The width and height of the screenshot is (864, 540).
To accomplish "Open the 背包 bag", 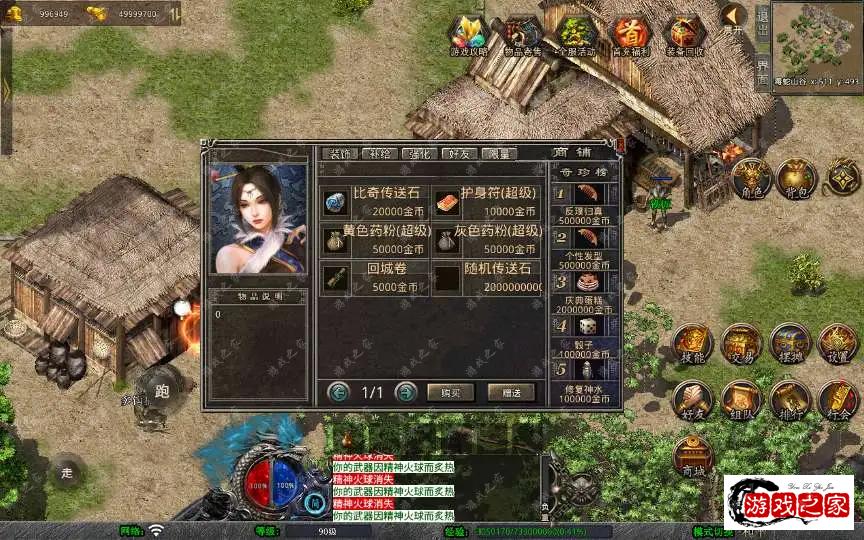I will coord(796,179).
